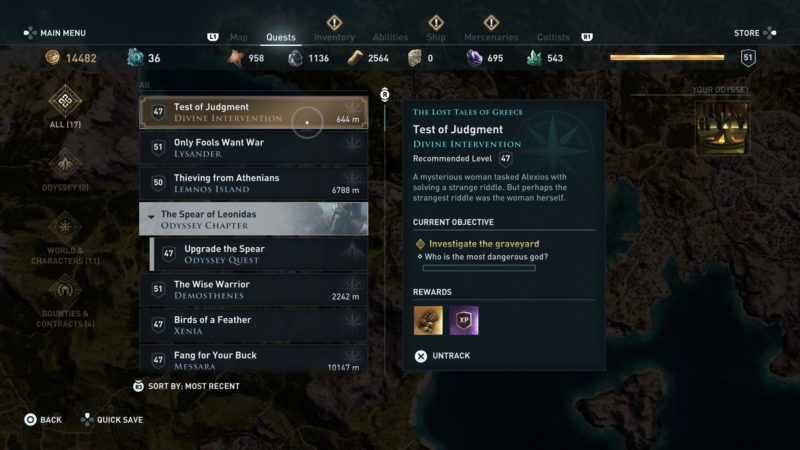Switch to the Map tab
The height and width of the screenshot is (450, 800).
point(239,38)
